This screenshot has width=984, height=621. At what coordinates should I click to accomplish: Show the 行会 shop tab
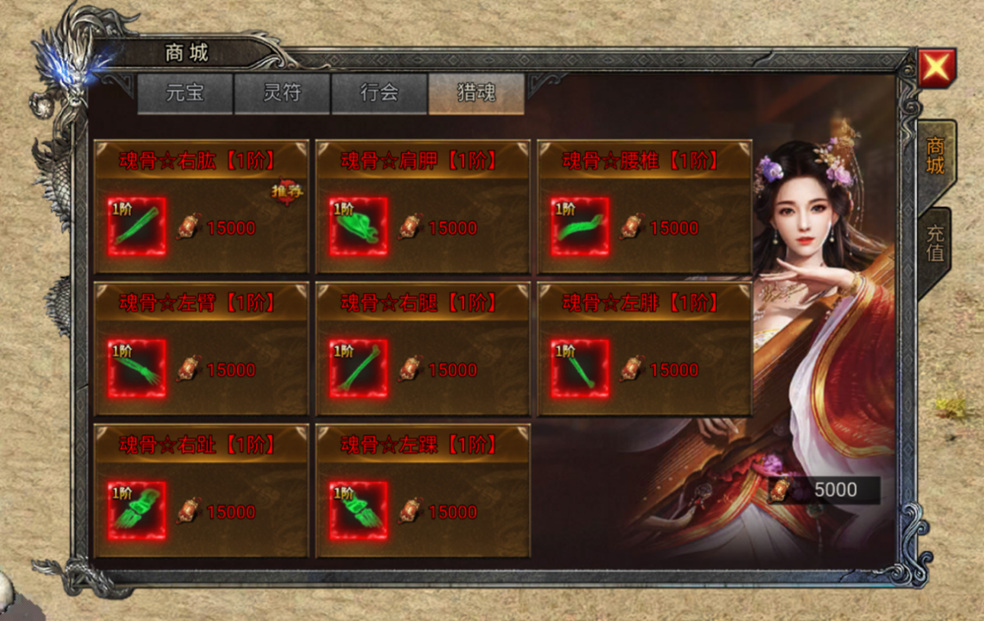click(x=379, y=94)
